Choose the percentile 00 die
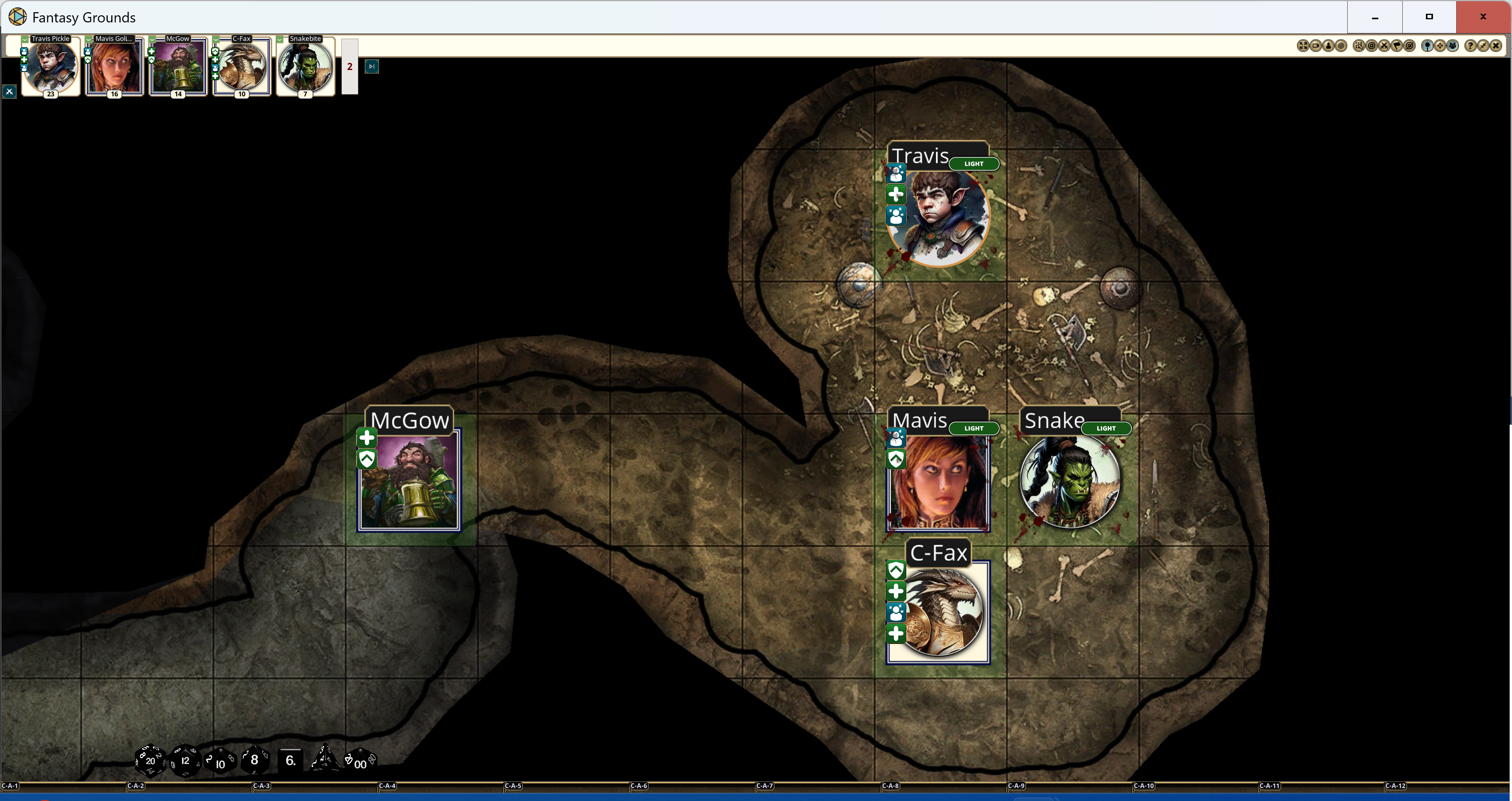The width and height of the screenshot is (1512, 801). point(360,762)
